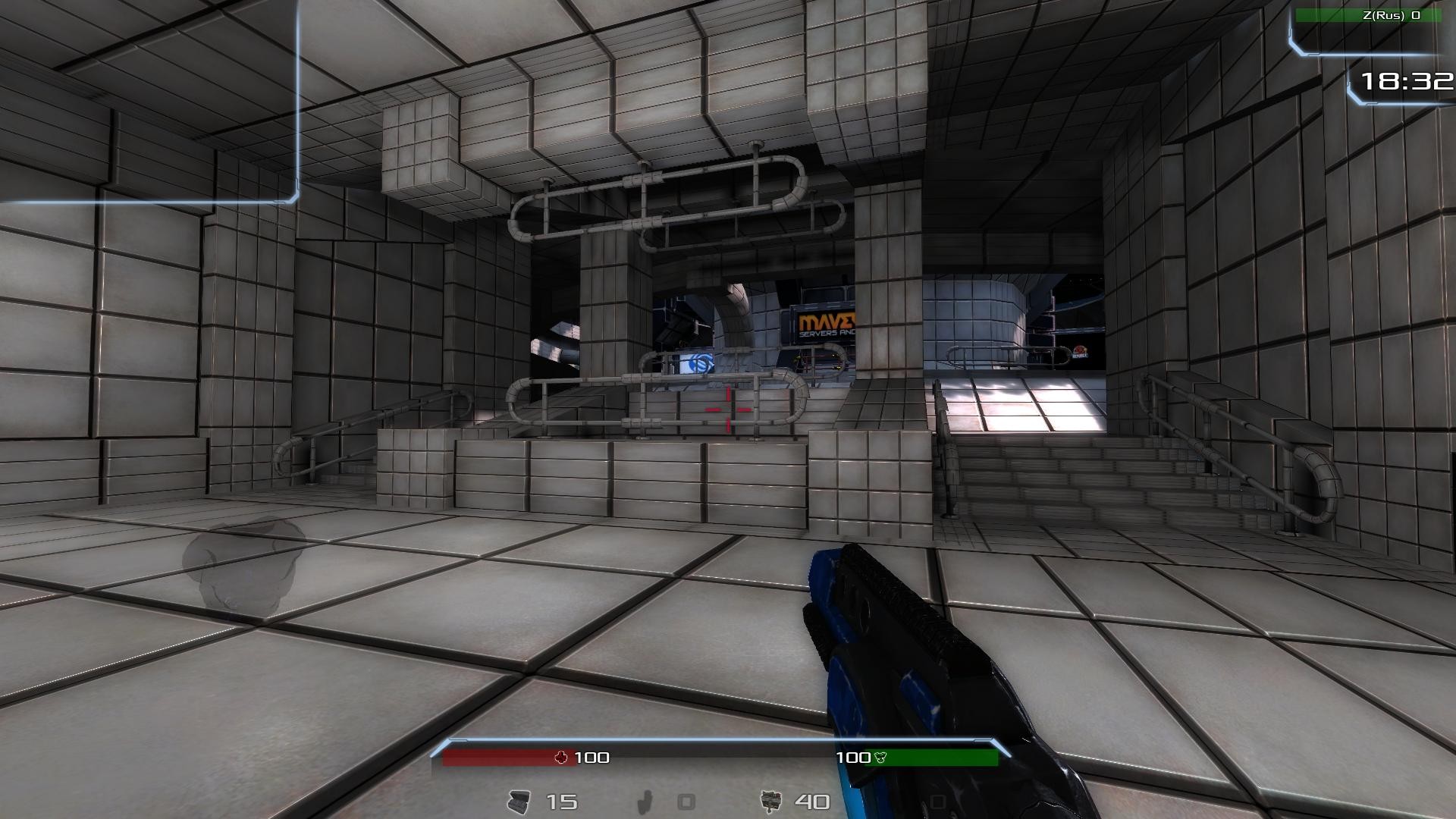Select the rockets ammo icon showing 40
The image size is (1456, 819).
point(770,801)
